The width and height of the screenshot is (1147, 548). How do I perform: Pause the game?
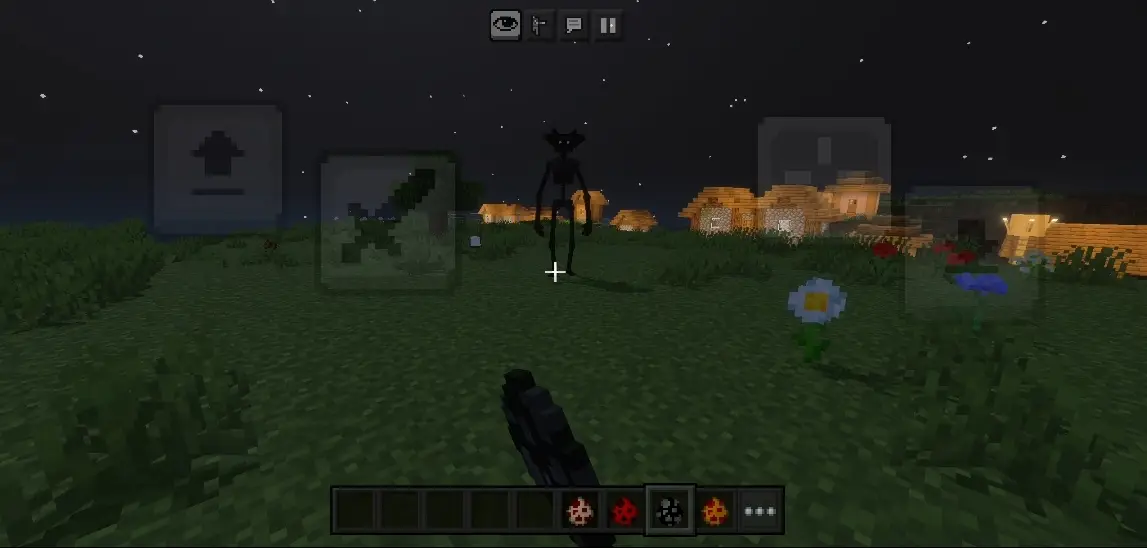607,25
